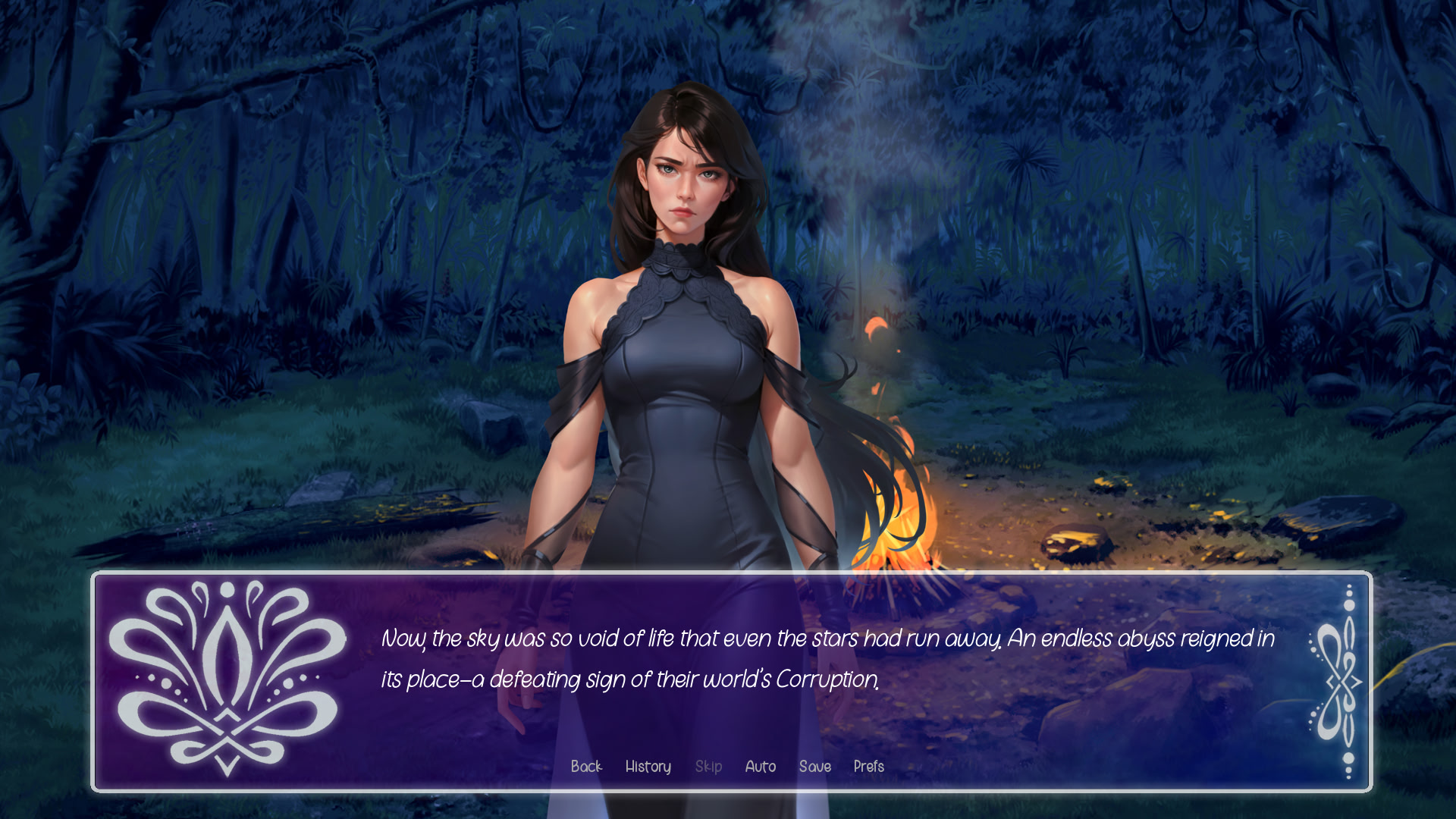Open the Prefs settings menu
The image size is (1456, 819).
tap(868, 767)
